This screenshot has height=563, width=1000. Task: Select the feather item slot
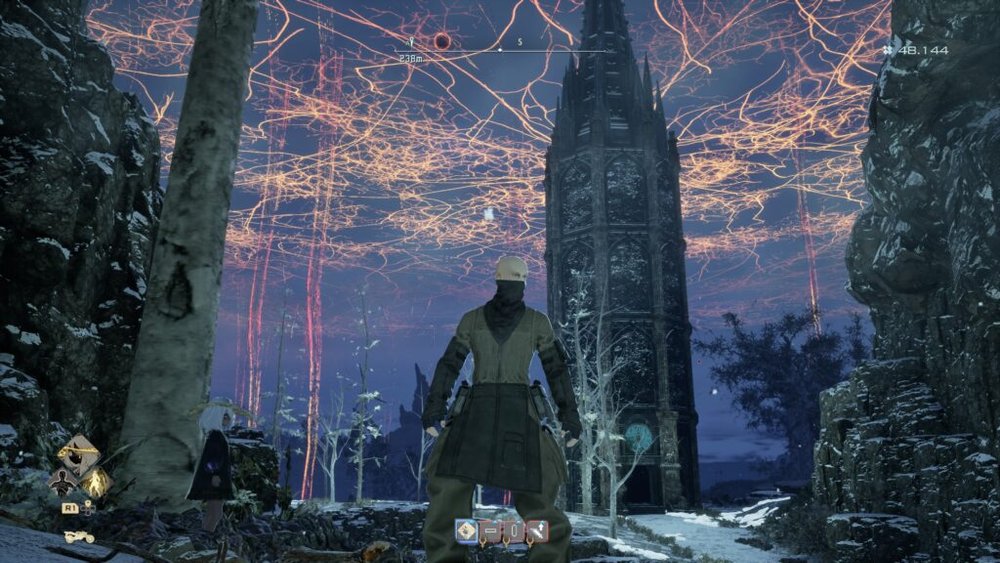537,531
